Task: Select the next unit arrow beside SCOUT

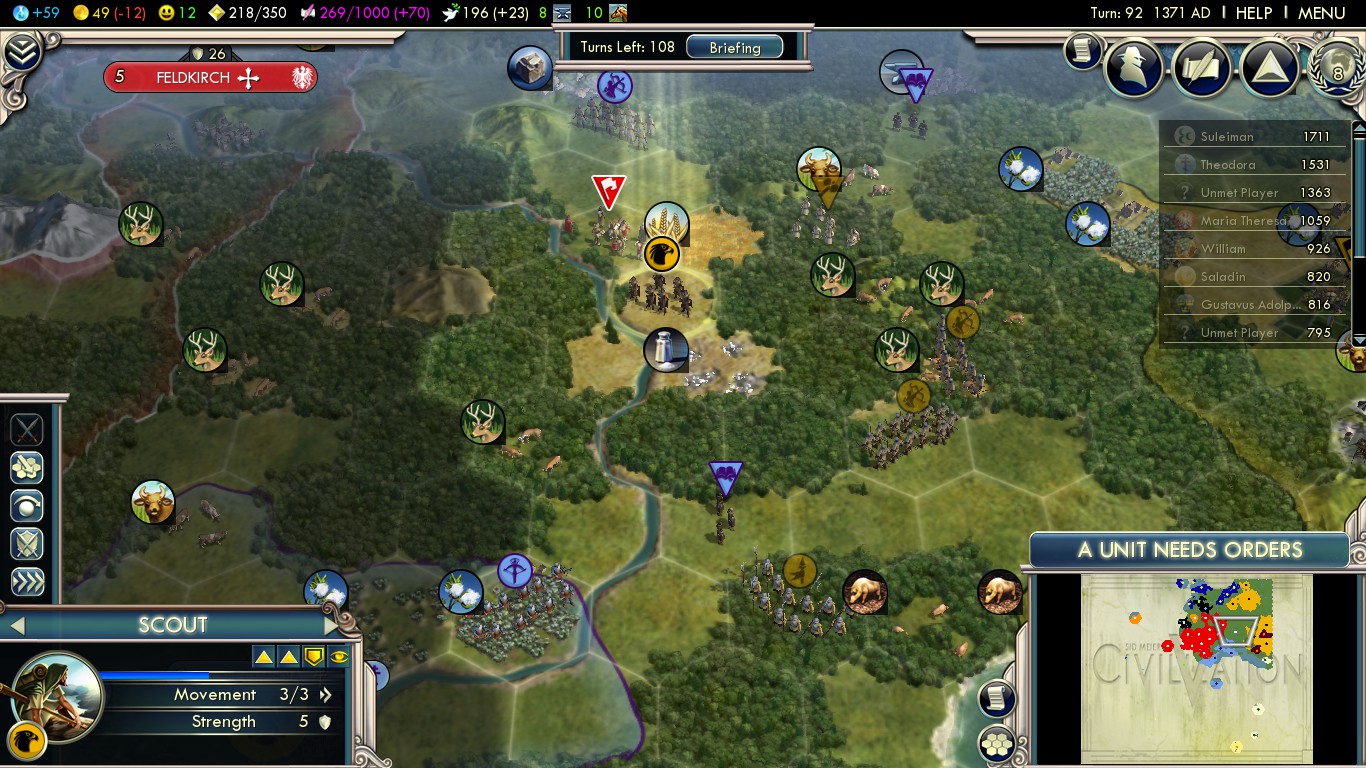Action: pyautogui.click(x=331, y=626)
